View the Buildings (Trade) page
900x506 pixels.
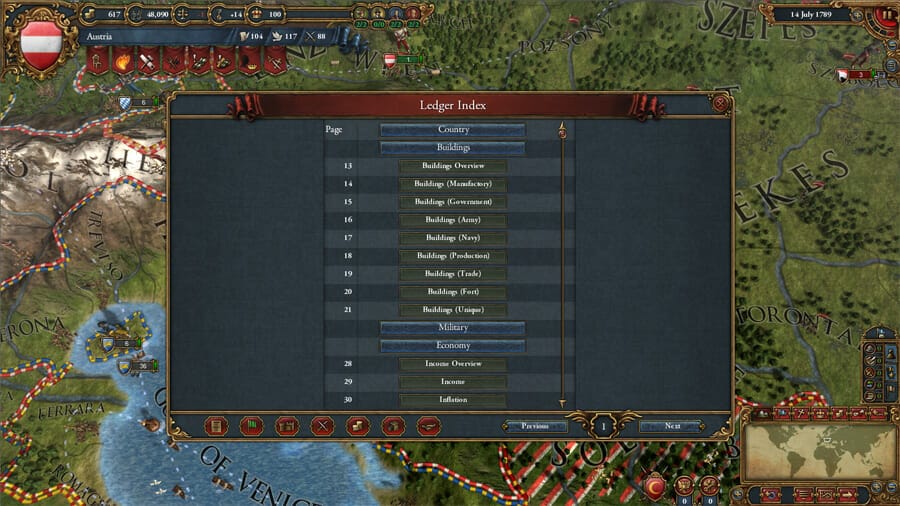pyautogui.click(x=453, y=274)
